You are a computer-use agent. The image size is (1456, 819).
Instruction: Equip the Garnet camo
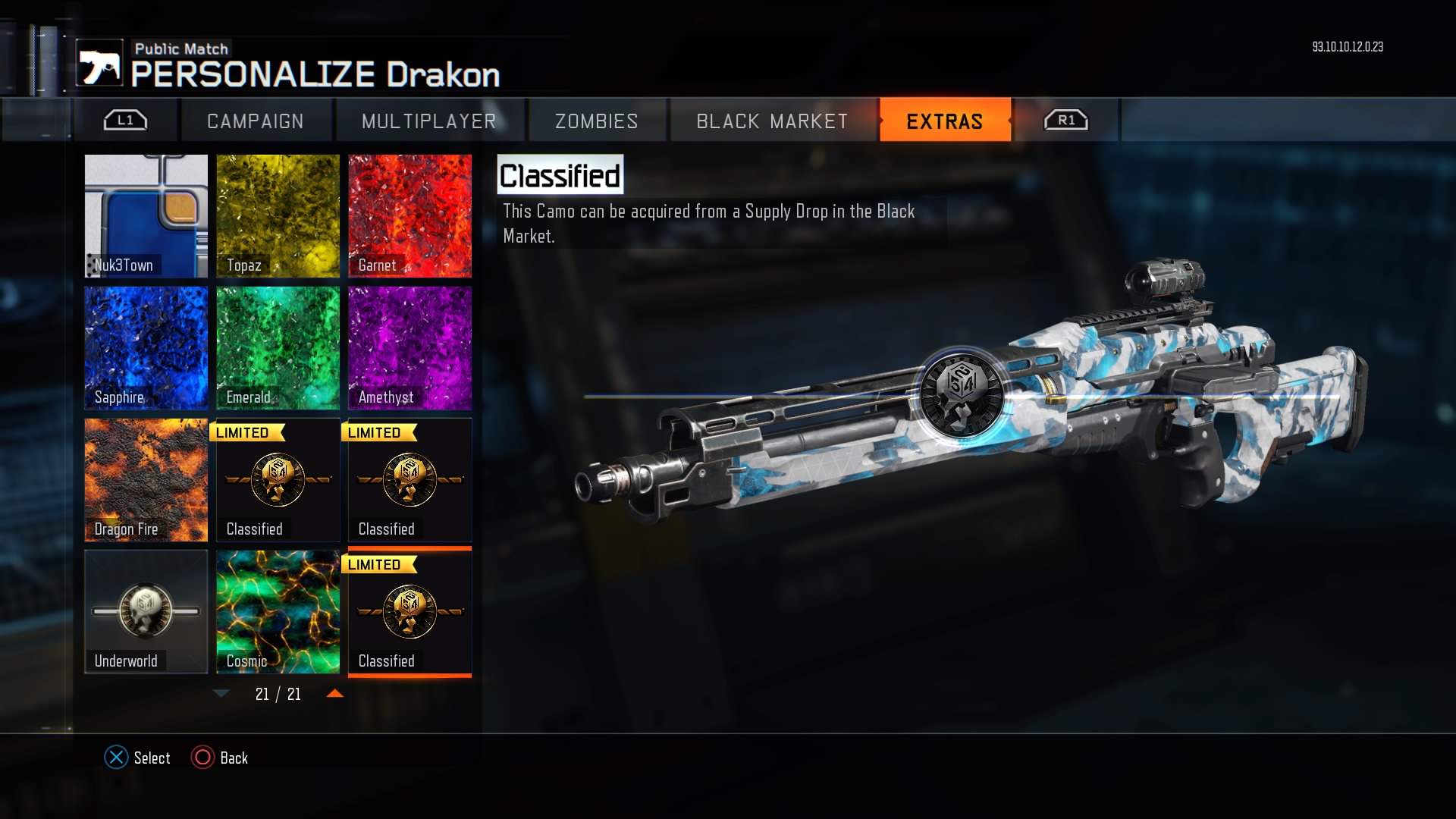409,216
